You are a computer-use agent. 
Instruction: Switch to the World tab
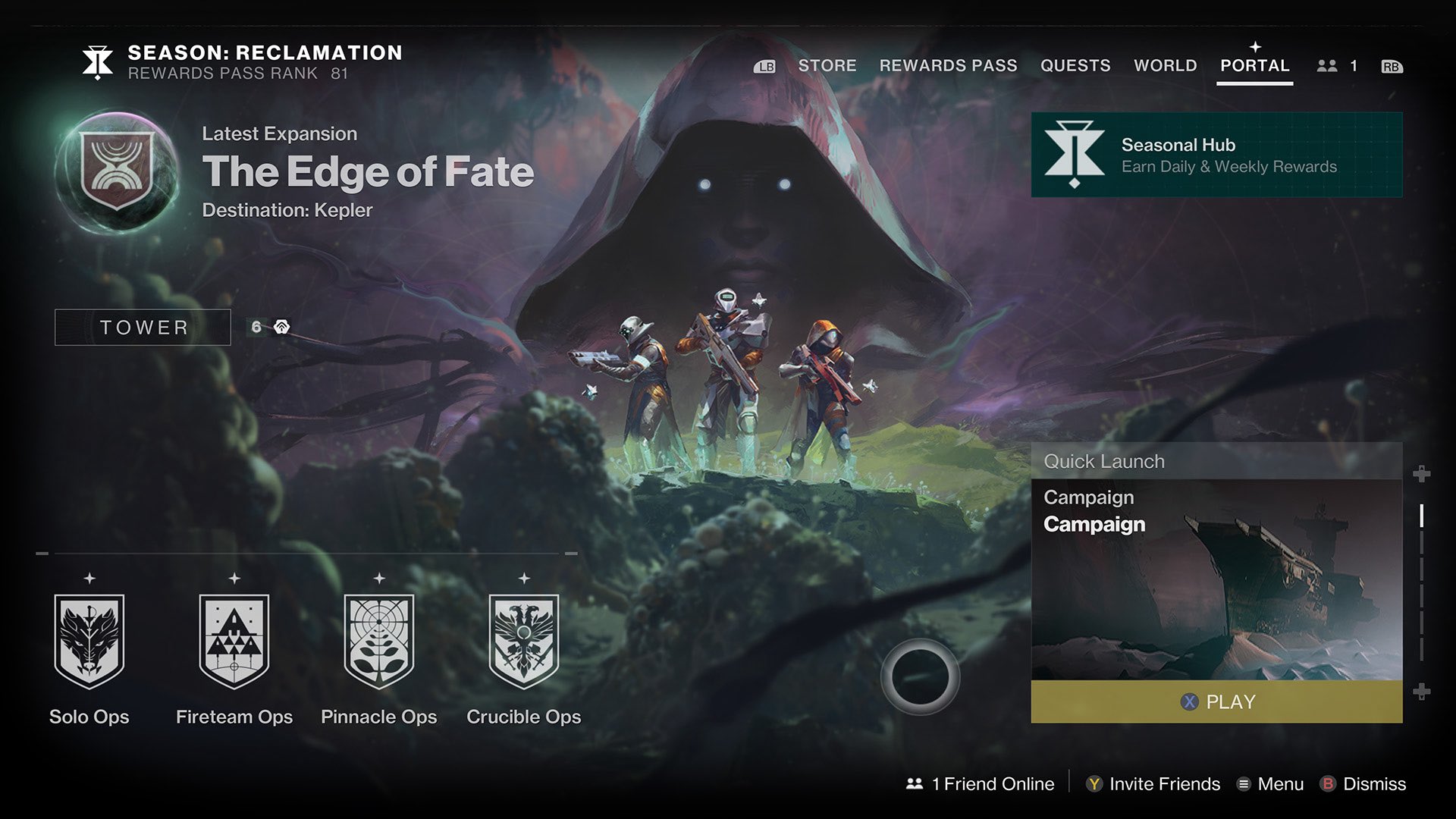1165,66
